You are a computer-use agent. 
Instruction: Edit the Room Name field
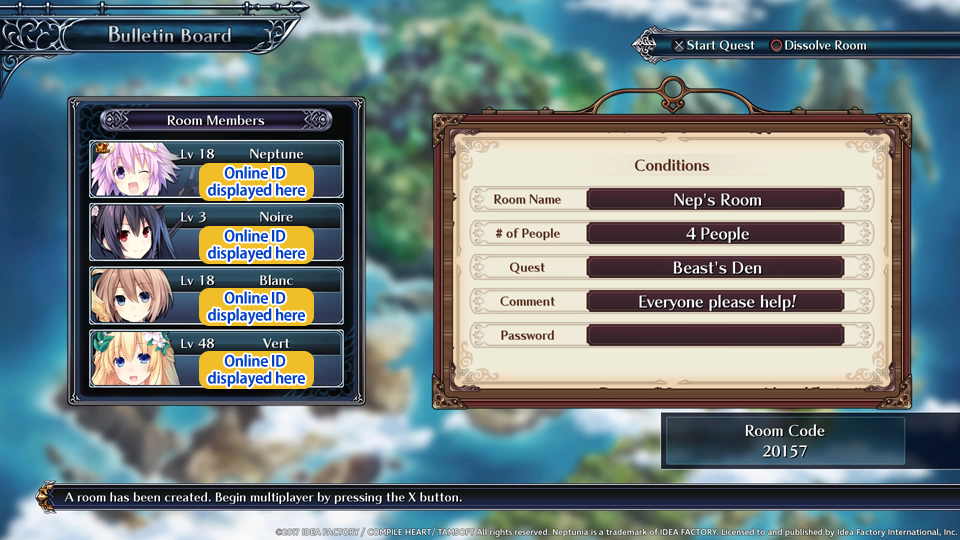[715, 199]
